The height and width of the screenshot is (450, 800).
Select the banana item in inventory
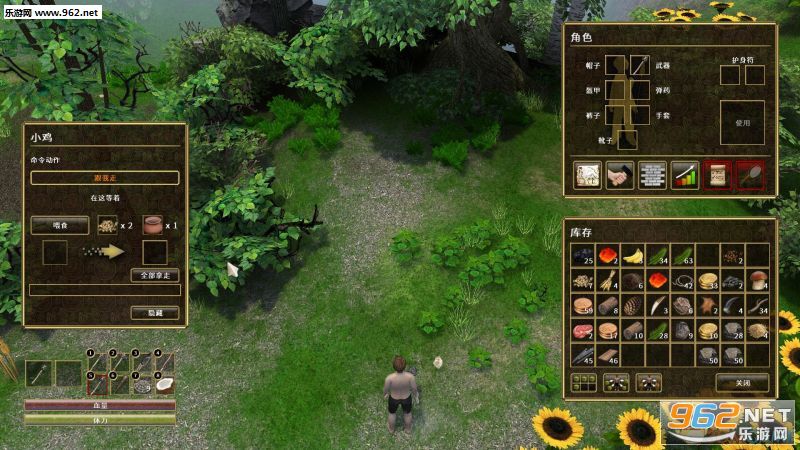click(x=634, y=256)
